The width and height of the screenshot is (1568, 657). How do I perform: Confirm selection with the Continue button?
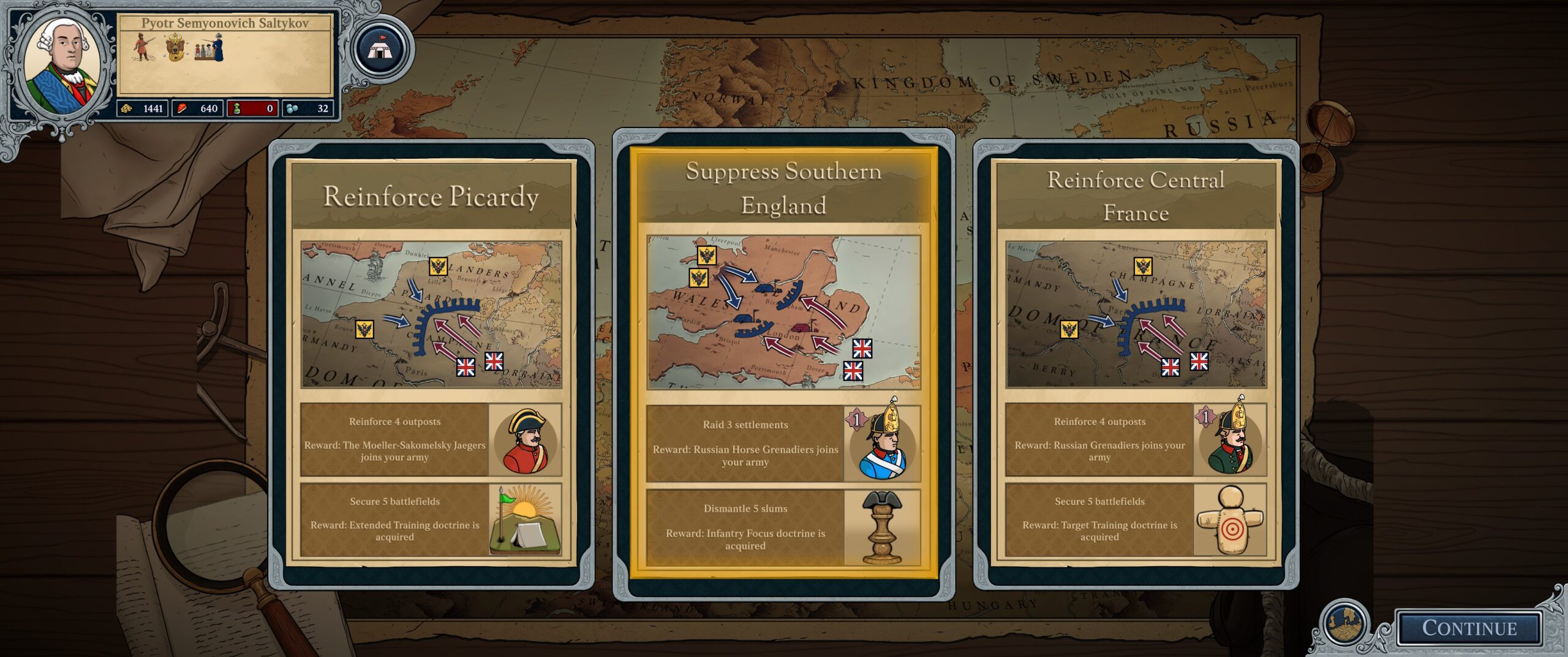[1469, 628]
